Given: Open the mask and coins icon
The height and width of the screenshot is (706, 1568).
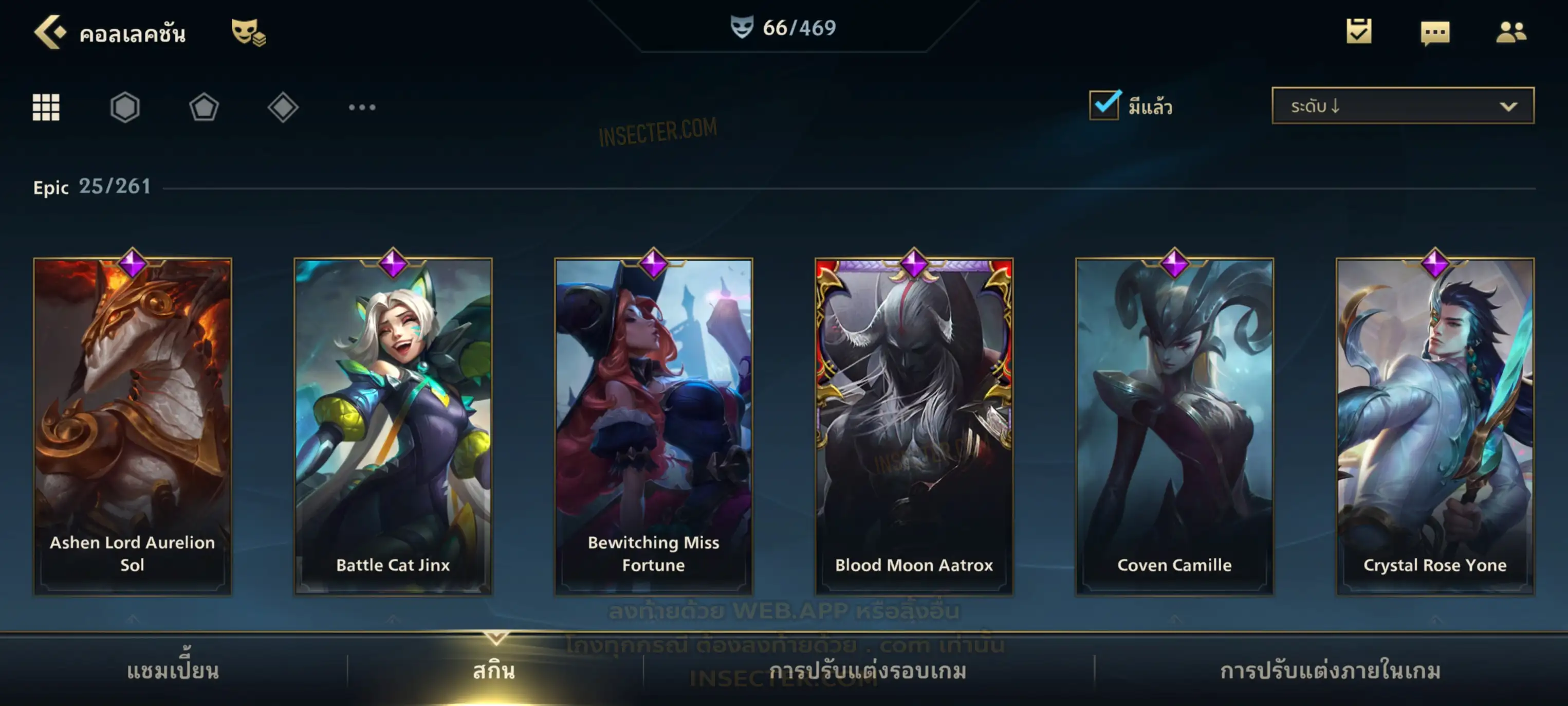Looking at the screenshot, I should point(248,32).
